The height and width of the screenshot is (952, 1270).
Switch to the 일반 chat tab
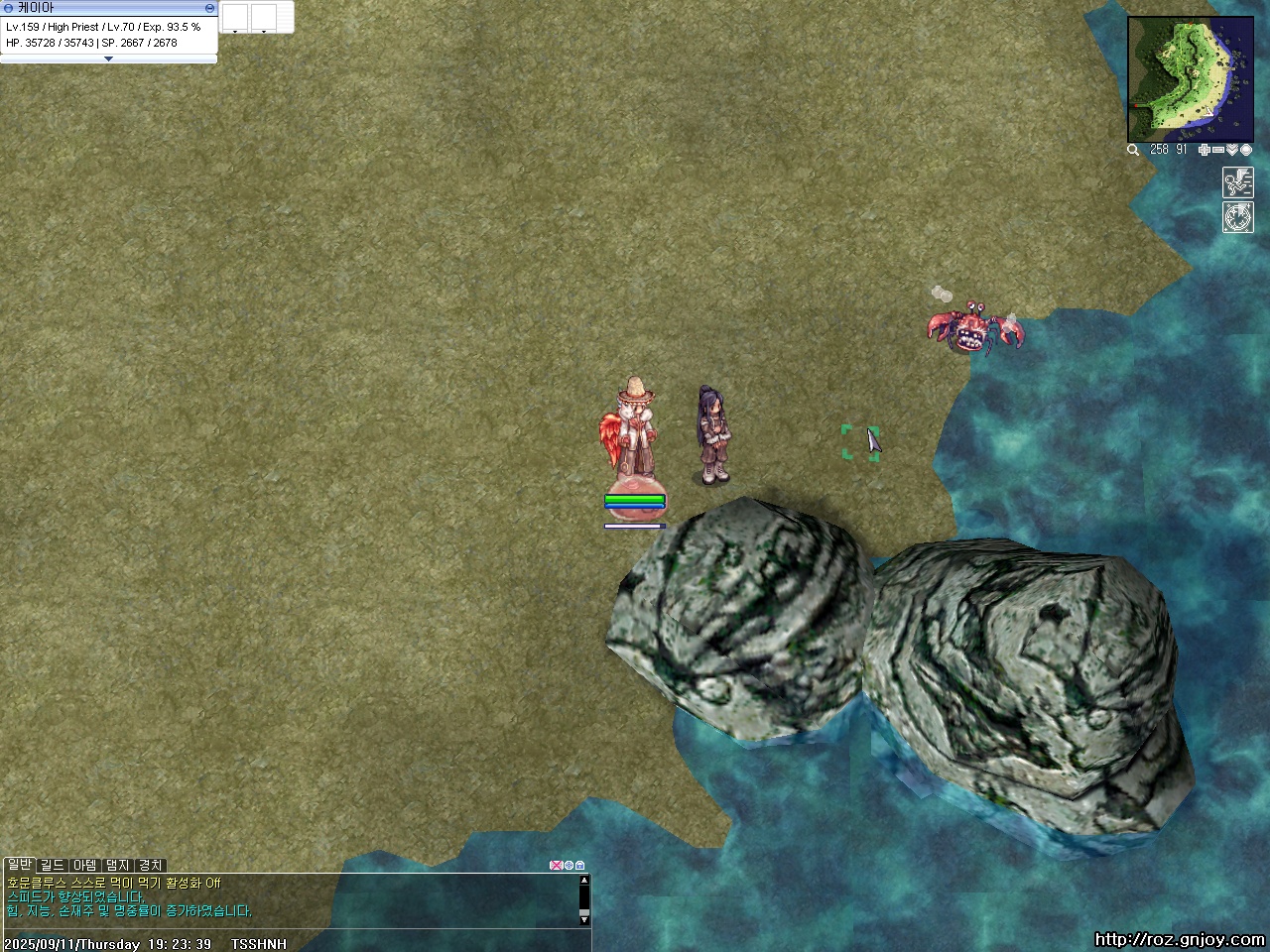tap(19, 865)
